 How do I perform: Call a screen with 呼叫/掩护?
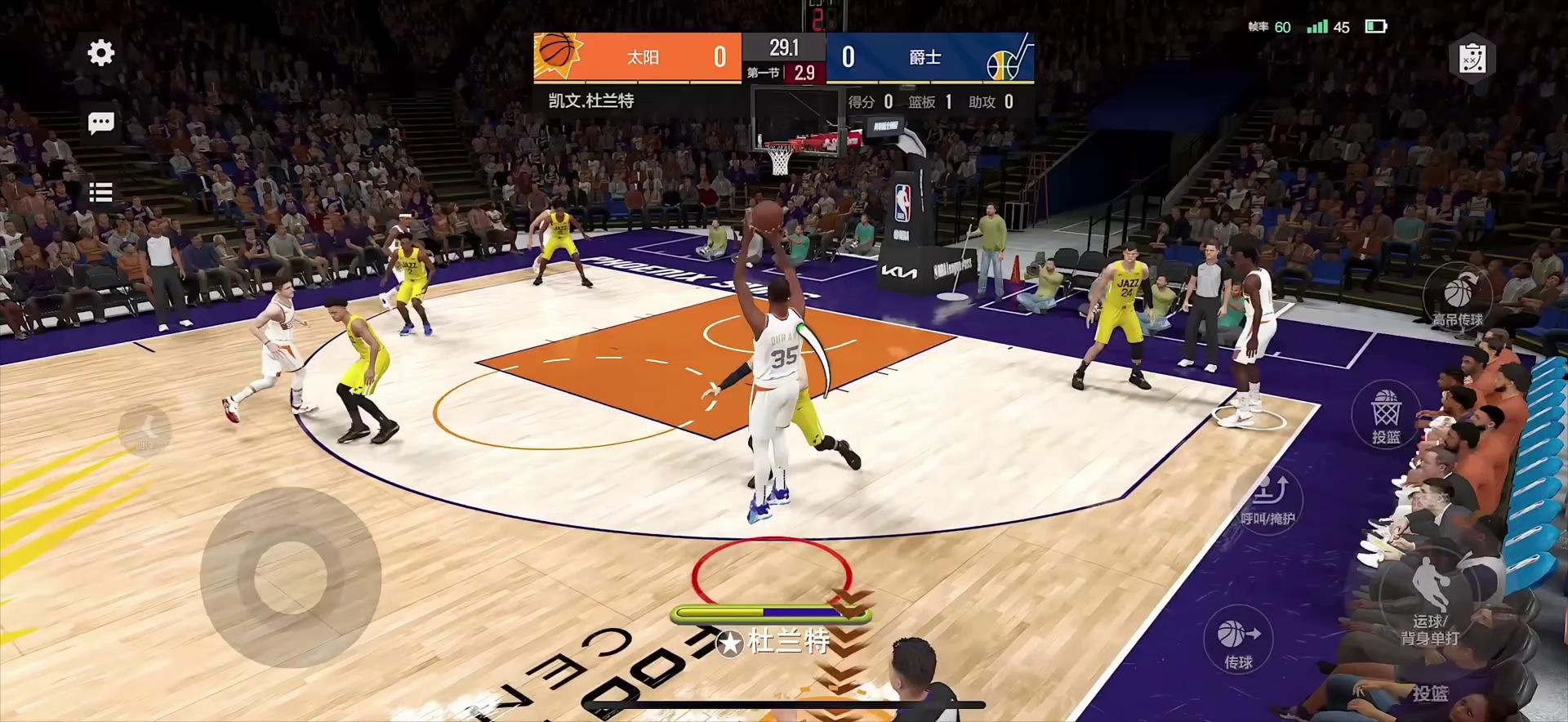[1267, 497]
